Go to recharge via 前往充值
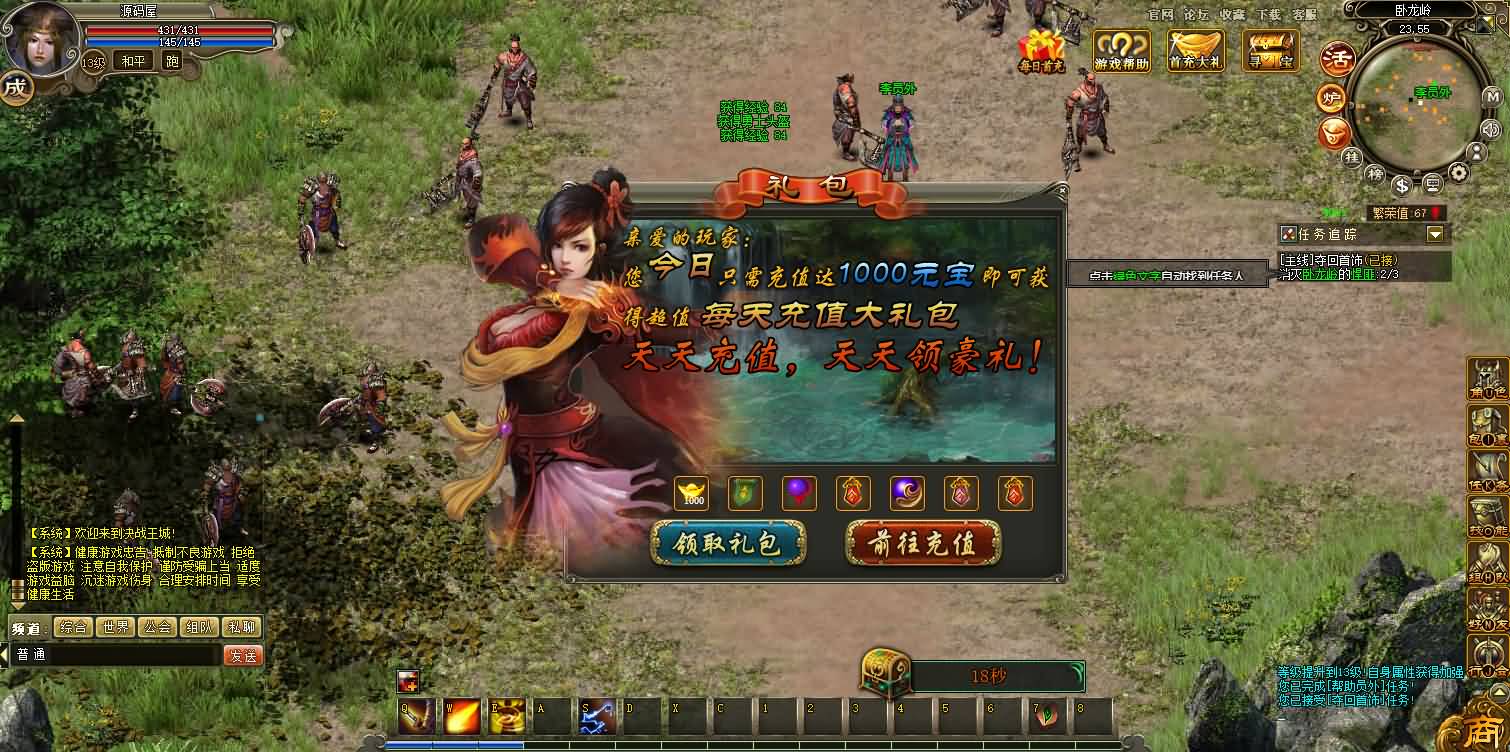The width and height of the screenshot is (1510, 752). point(921,543)
